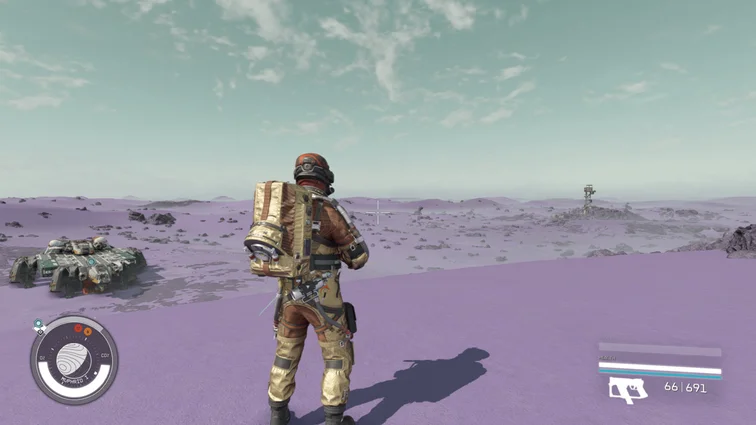Image resolution: width=756 pixels, height=425 pixels.
Task: Click the circular planet compass watch
Action: (x=73, y=360)
